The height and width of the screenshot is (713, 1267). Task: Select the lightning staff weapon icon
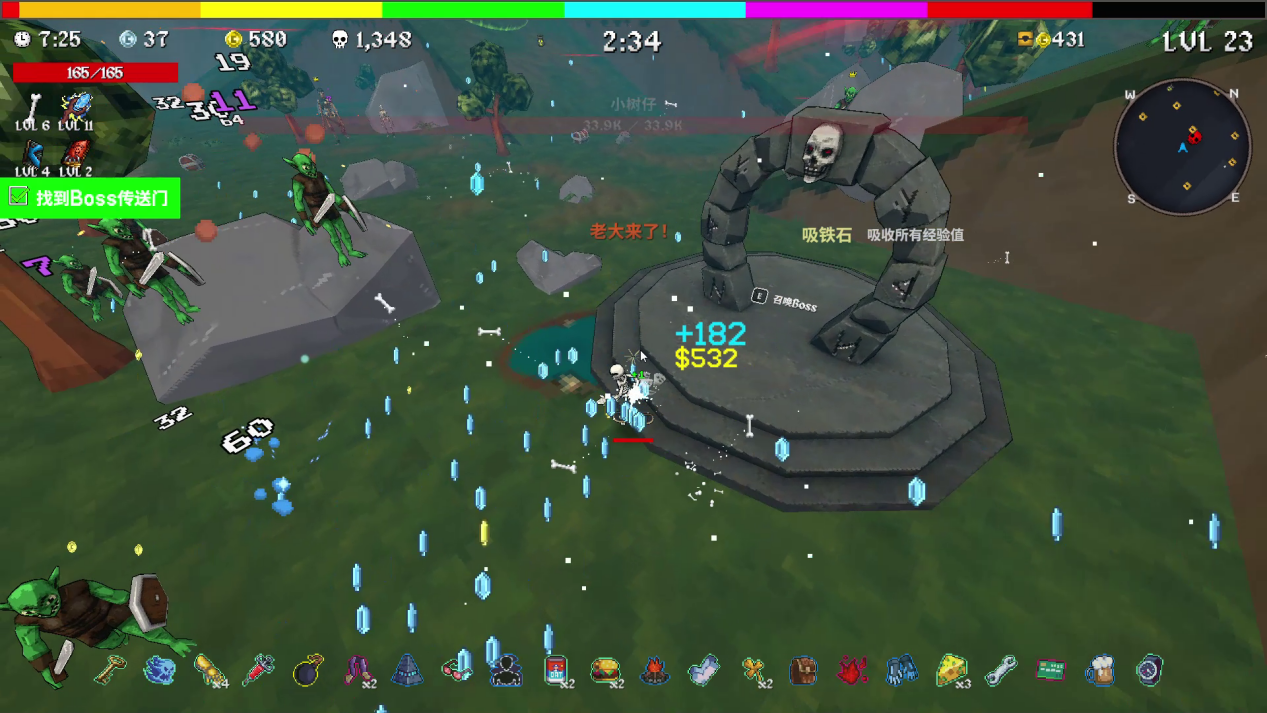click(76, 105)
